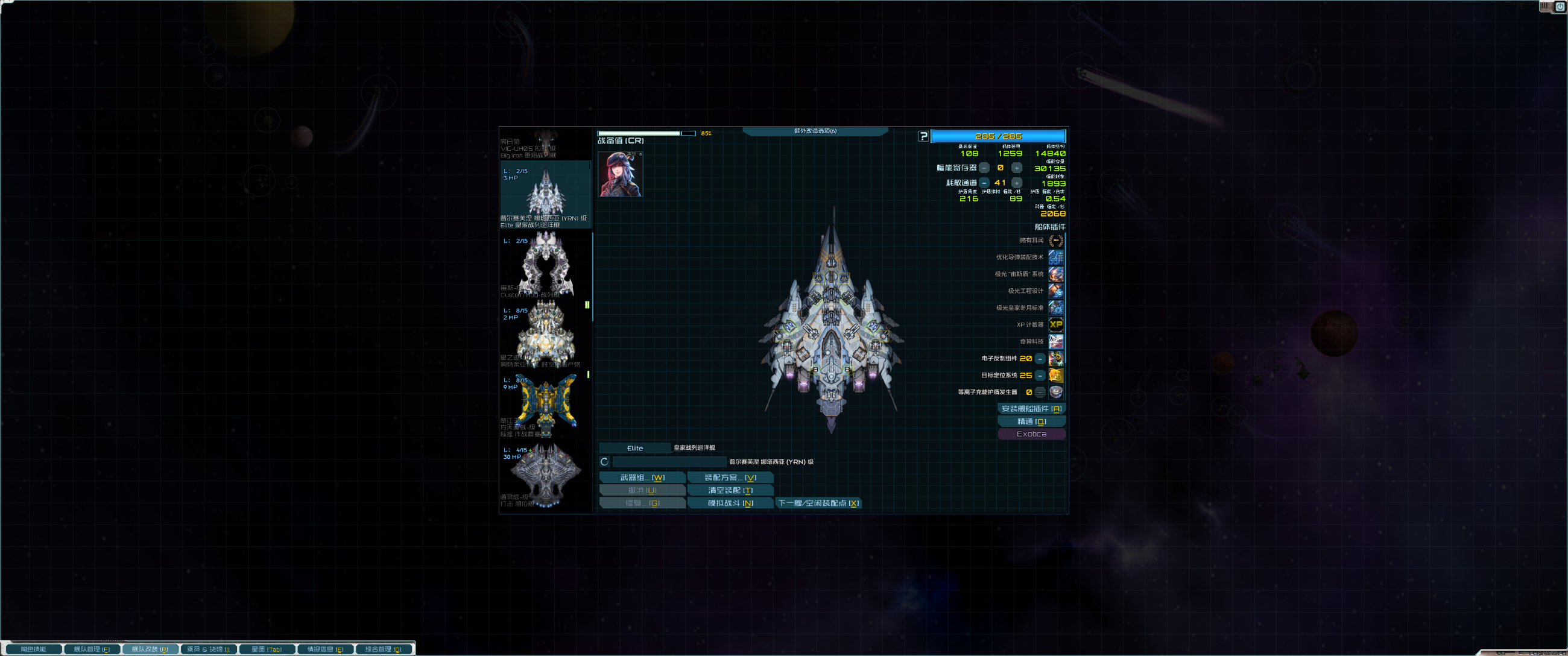Click the help question mark icon
Viewport: 1568px width, 656px height.
pyautogui.click(x=924, y=136)
